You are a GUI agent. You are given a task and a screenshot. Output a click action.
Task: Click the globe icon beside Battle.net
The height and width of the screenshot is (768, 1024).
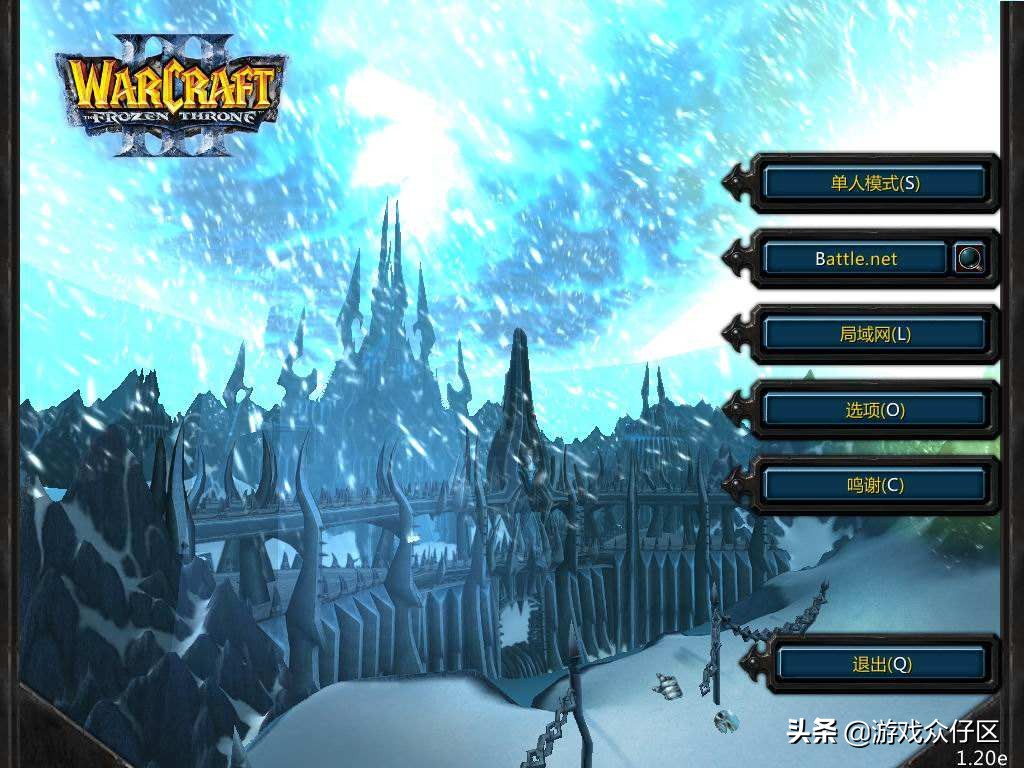pos(969,259)
